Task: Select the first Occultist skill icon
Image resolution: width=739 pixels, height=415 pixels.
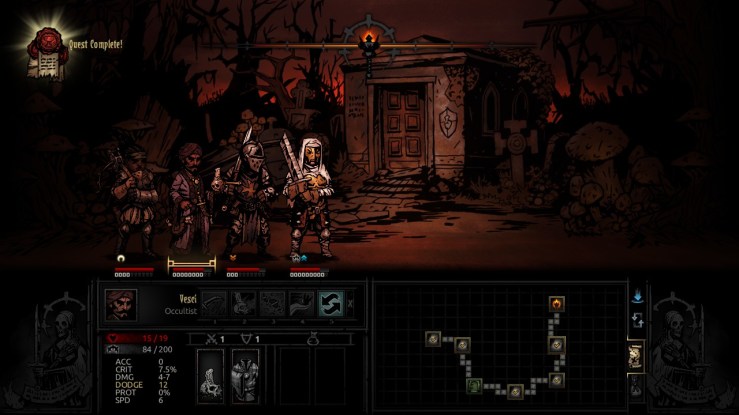Action: (214, 303)
